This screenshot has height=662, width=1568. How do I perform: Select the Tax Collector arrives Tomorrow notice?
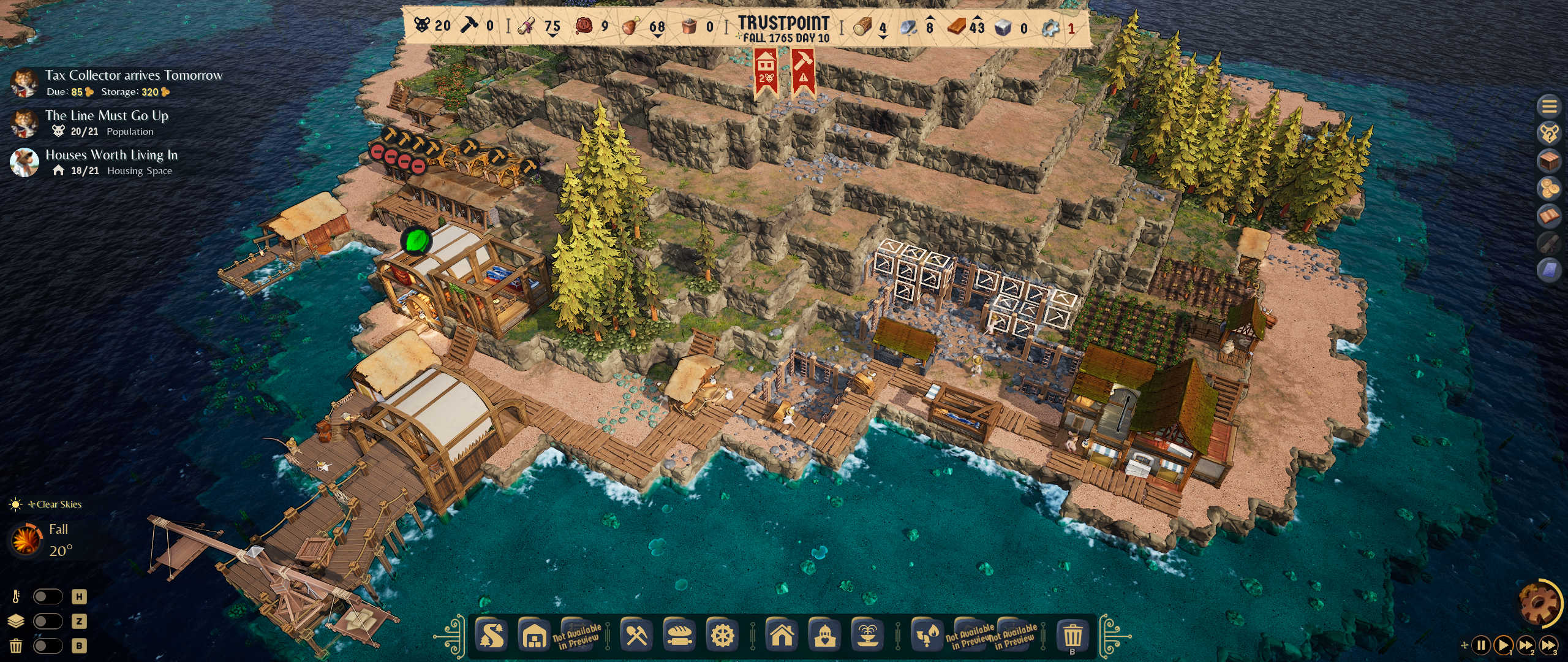click(134, 75)
